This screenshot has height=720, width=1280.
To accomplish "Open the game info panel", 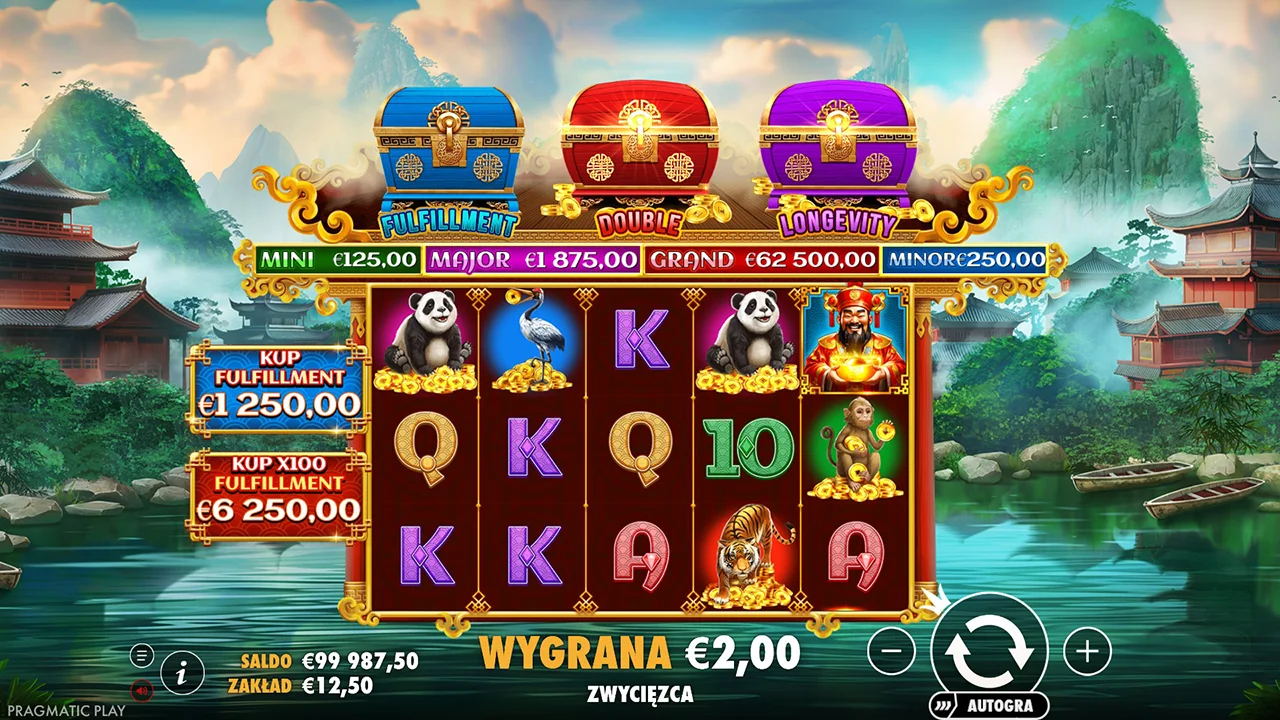I will pos(182,673).
